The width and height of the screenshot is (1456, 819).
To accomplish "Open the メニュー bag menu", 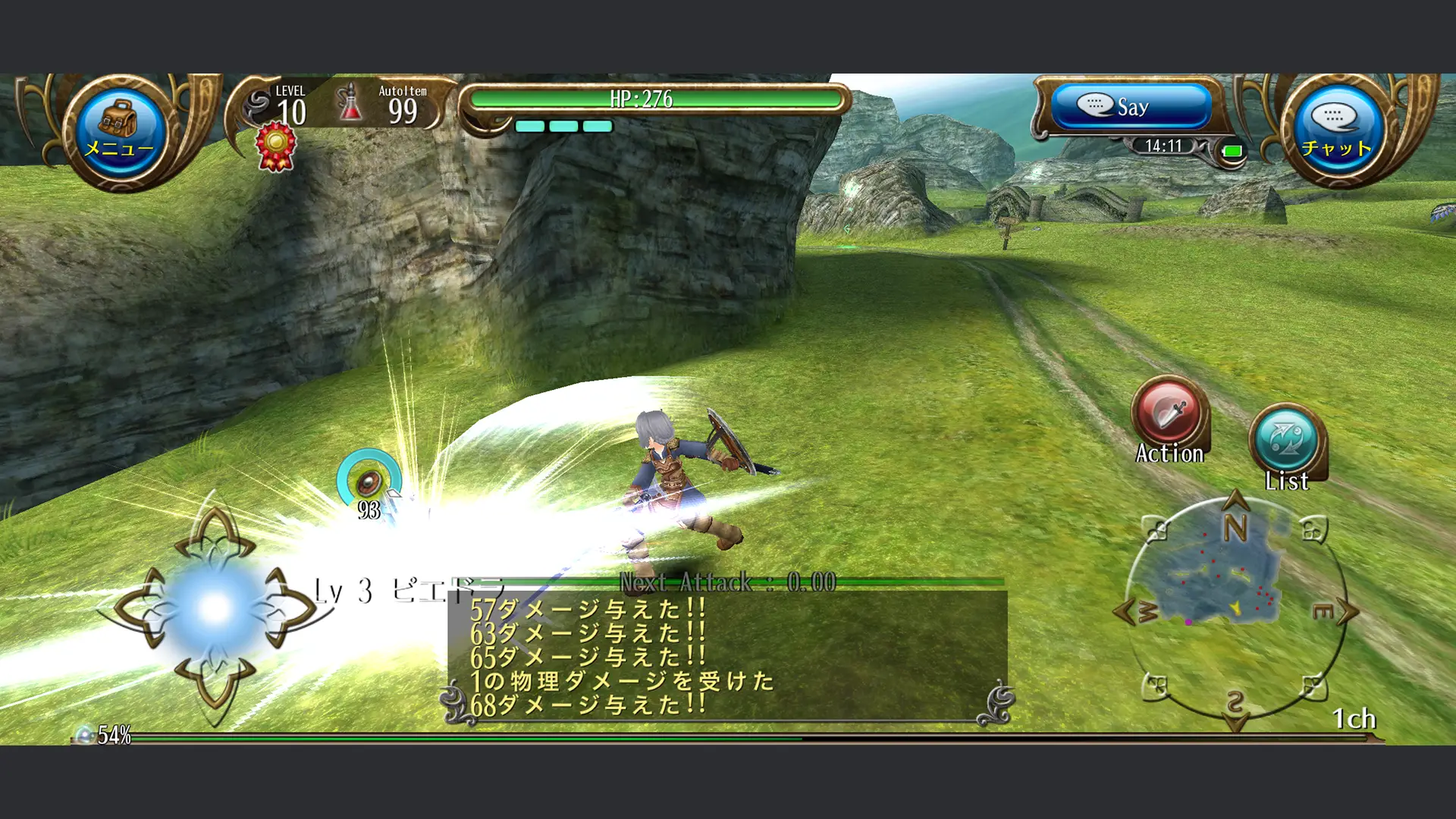I will click(119, 130).
